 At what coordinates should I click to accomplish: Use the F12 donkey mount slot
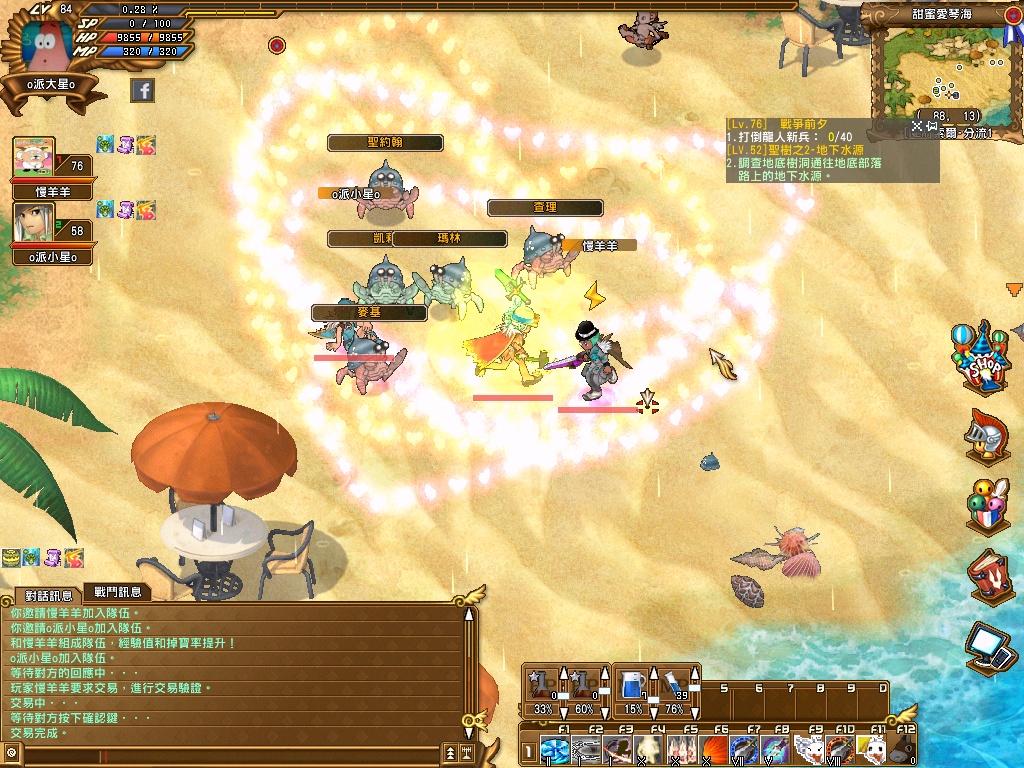[902, 750]
